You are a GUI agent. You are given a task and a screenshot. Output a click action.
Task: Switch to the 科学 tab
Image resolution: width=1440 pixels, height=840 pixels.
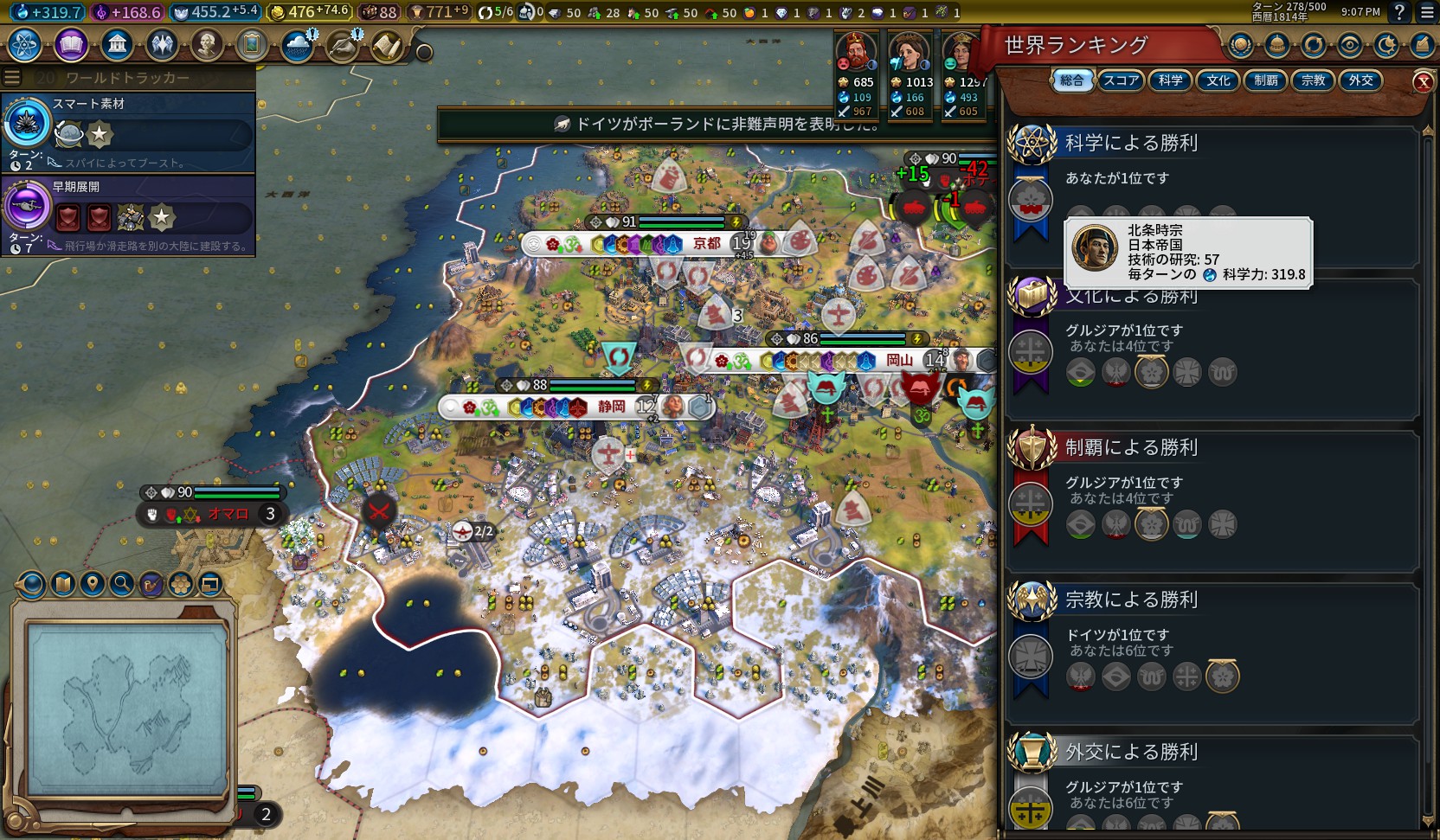[x=1170, y=80]
